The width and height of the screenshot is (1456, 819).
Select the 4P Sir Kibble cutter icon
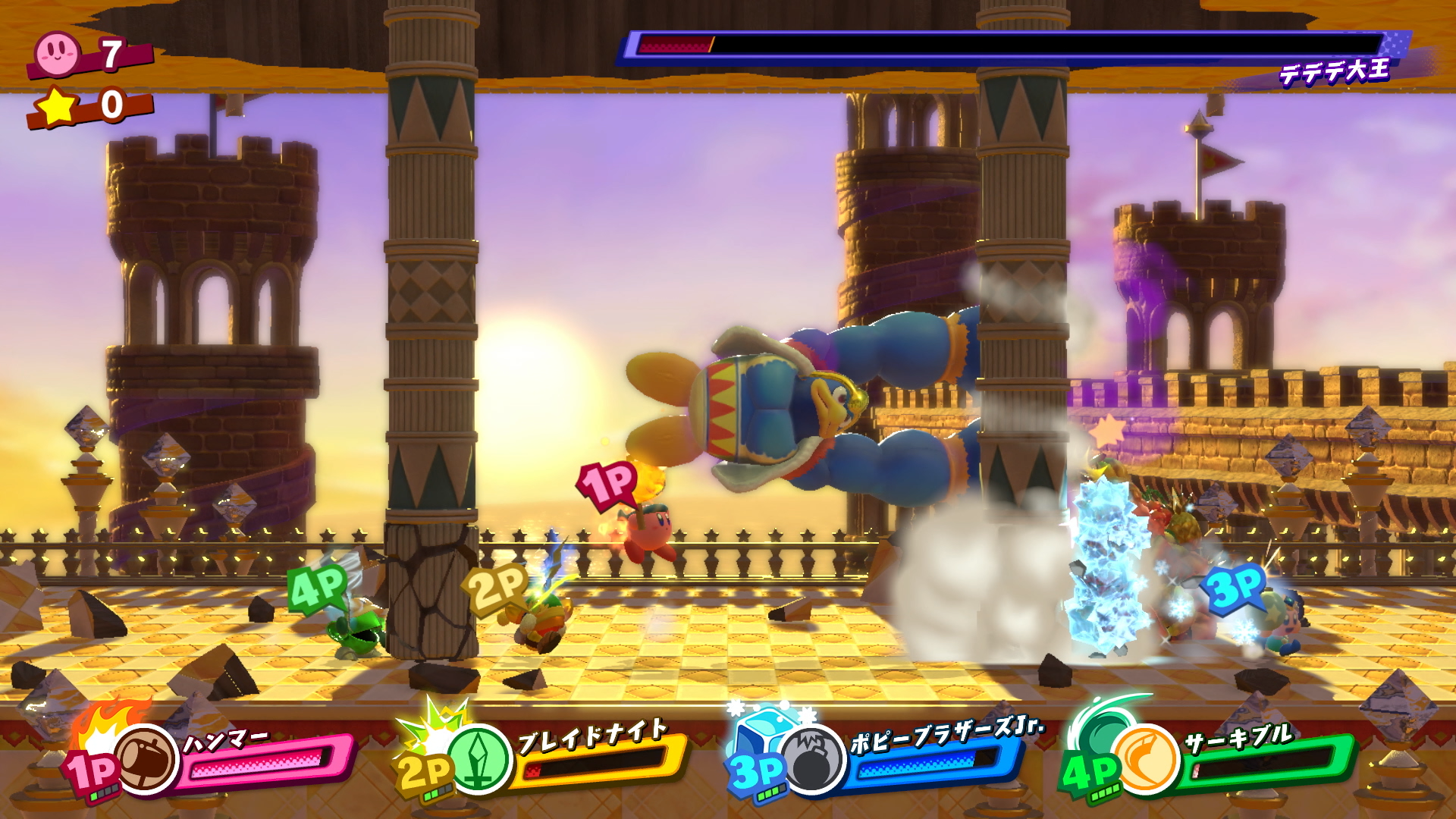(1147, 760)
